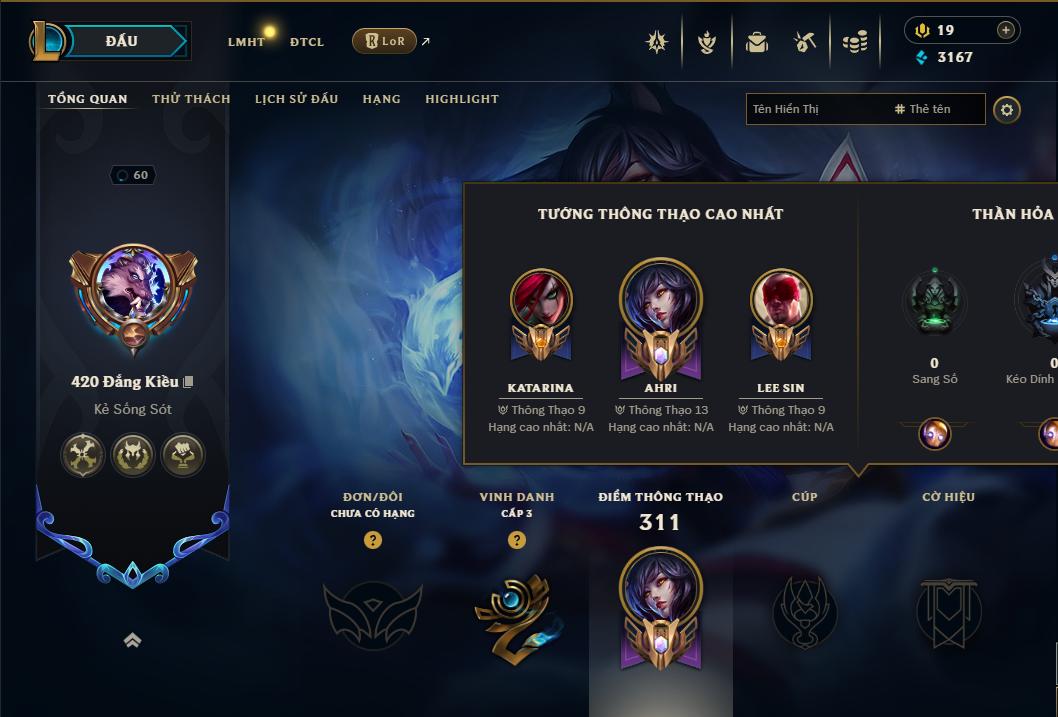1058x717 pixels.
Task: Open the LoR launcher button
Action: point(384,41)
